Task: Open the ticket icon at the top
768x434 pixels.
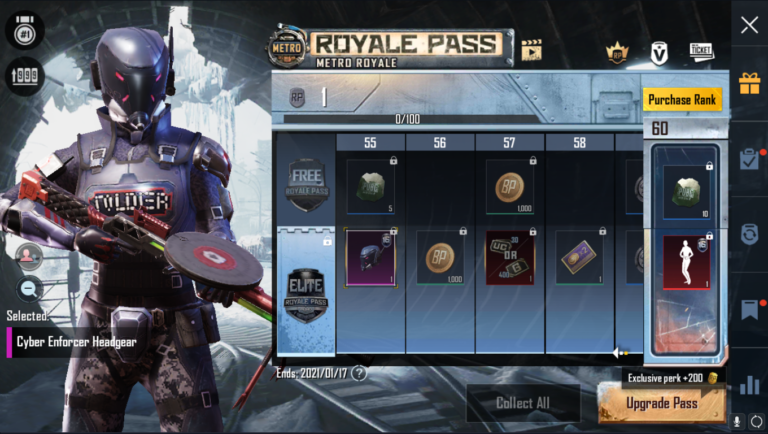Action: (701, 50)
